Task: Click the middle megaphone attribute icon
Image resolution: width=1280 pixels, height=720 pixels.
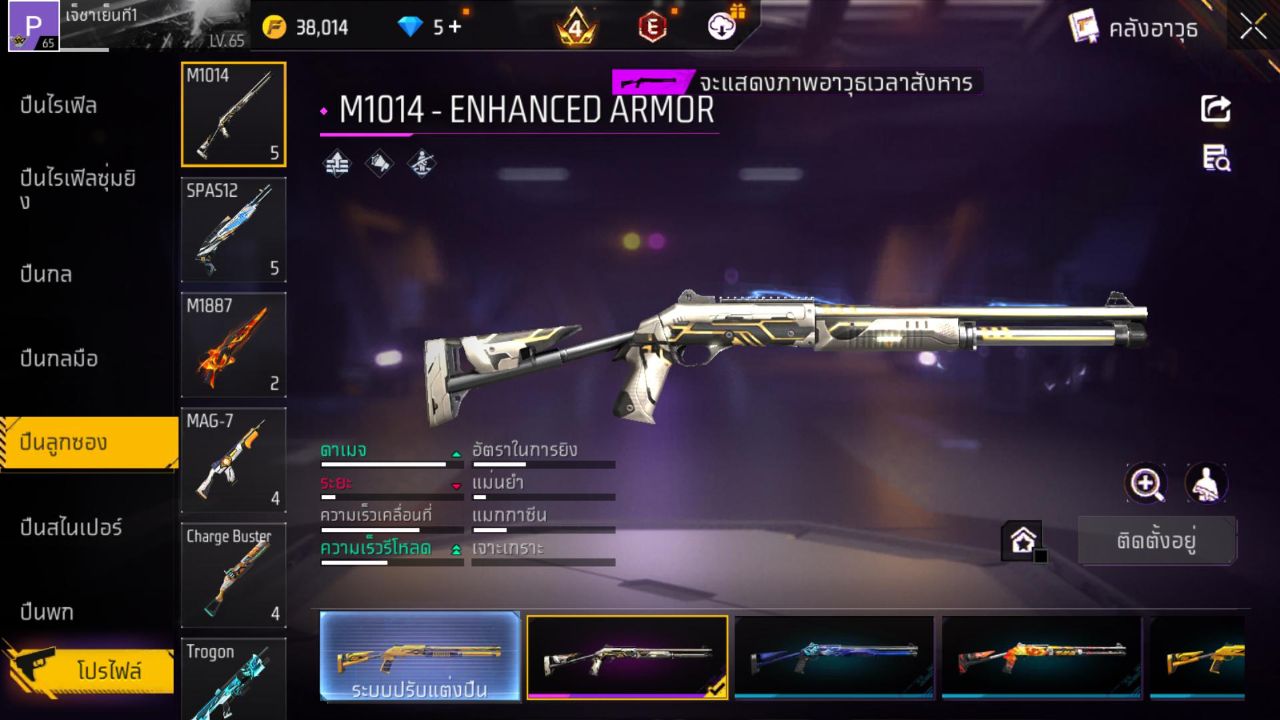Action: [379, 163]
